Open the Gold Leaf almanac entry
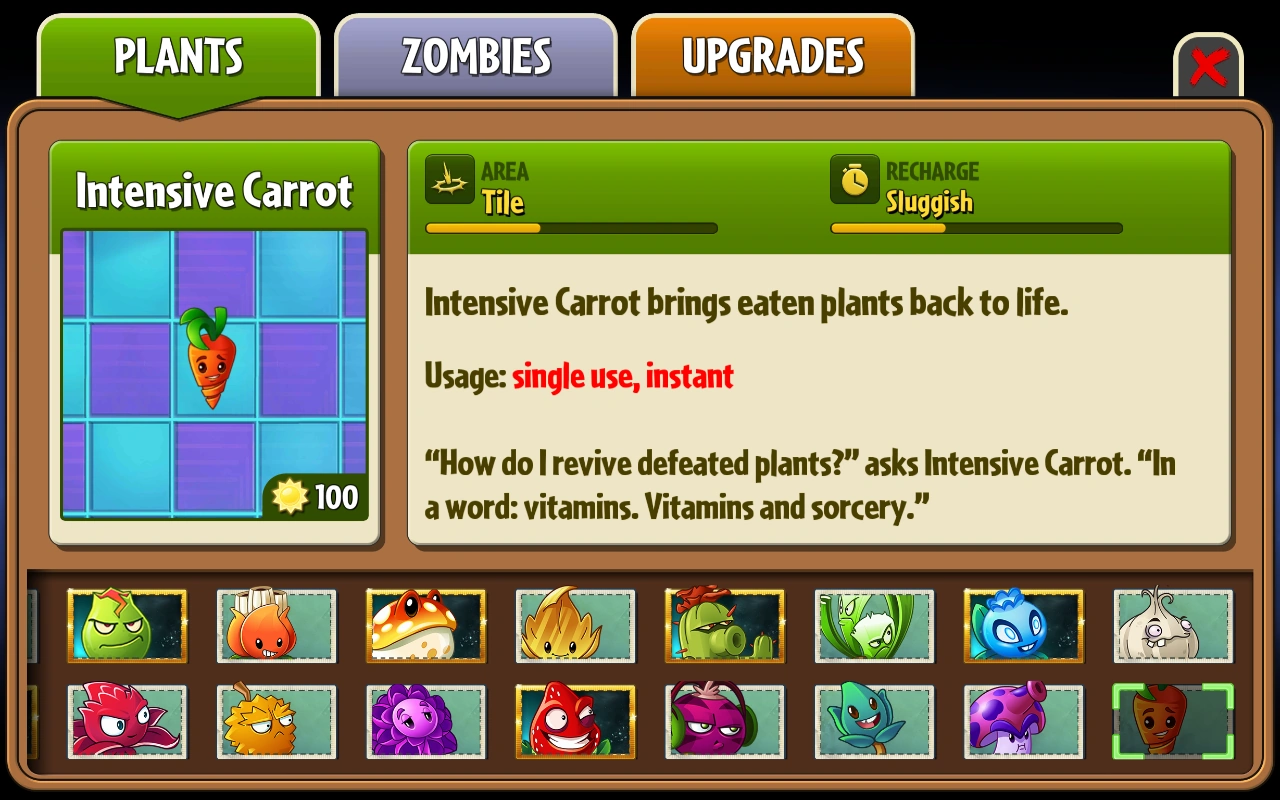The image size is (1280, 800). (x=575, y=627)
